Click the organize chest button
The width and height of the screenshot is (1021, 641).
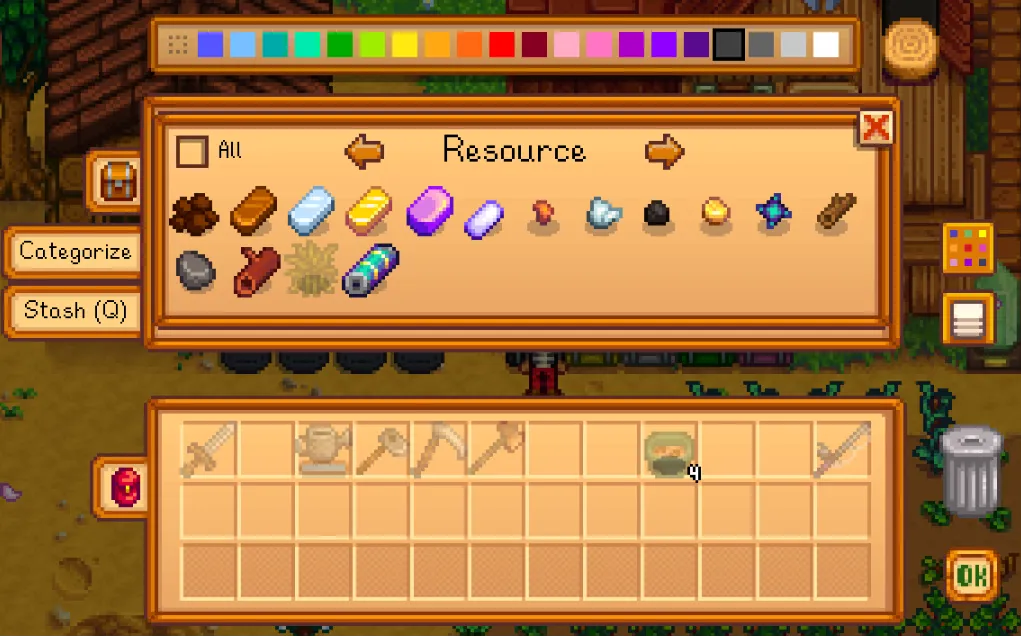(967, 319)
